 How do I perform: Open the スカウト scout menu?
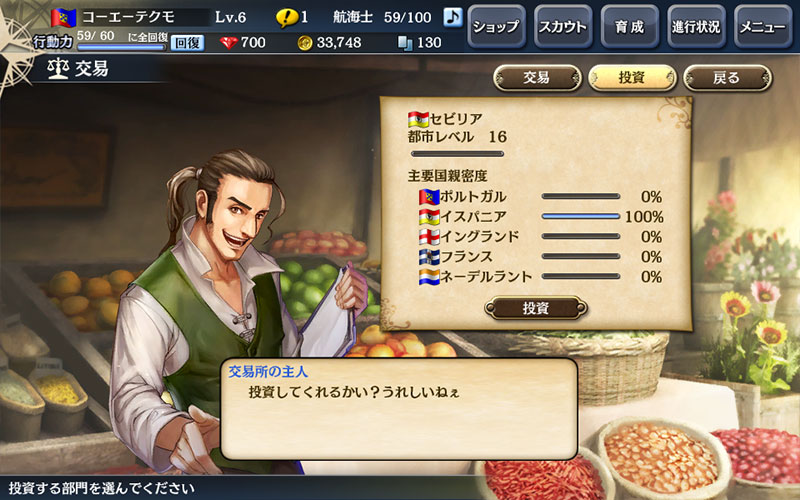click(x=562, y=27)
